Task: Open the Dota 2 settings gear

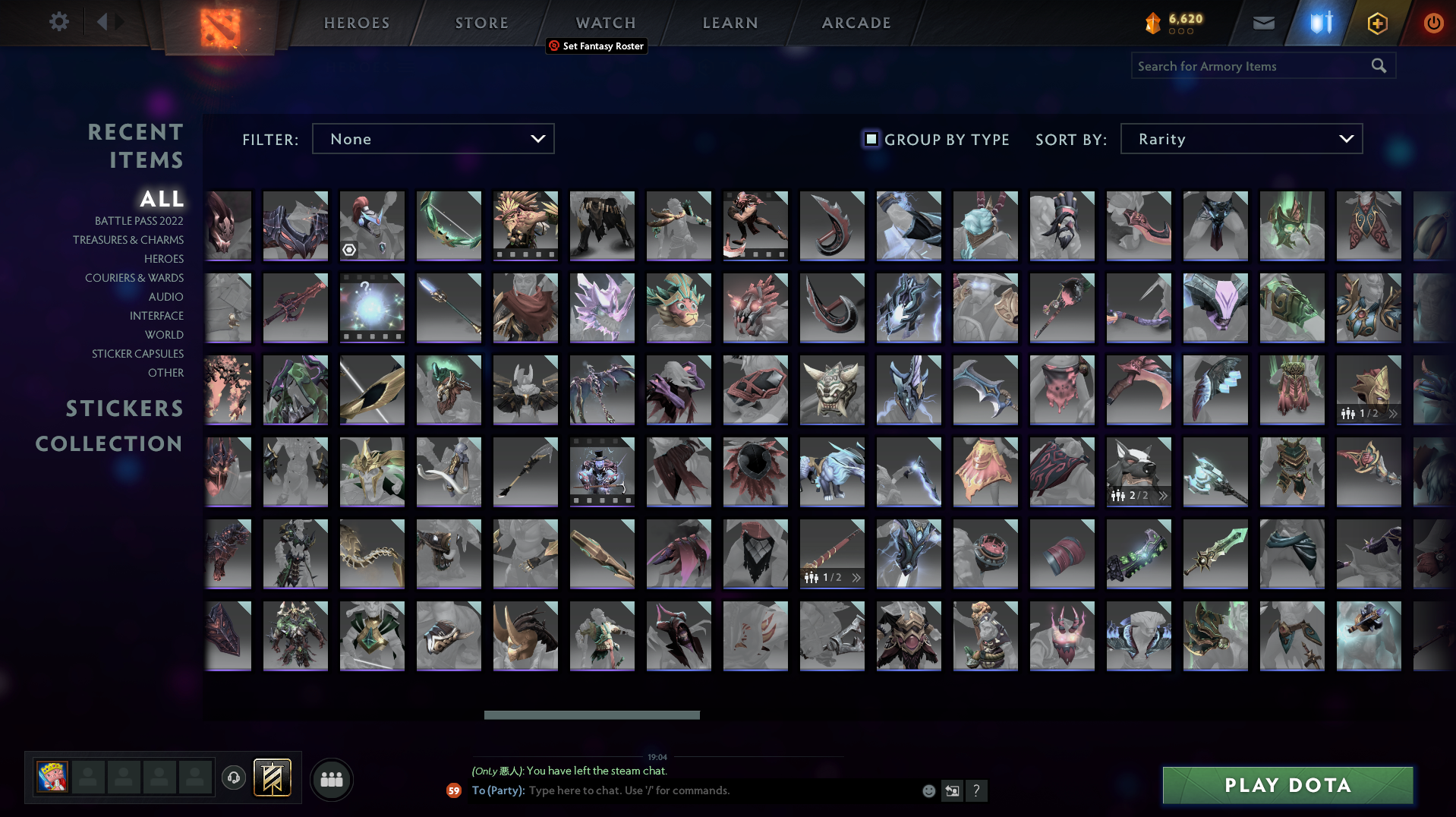Action: tap(59, 22)
